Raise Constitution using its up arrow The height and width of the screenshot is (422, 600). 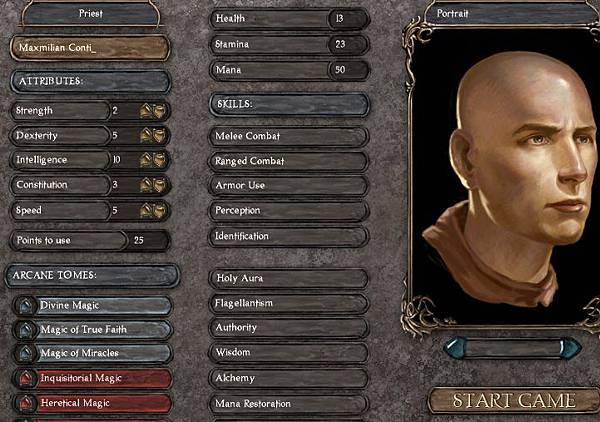click(146, 186)
